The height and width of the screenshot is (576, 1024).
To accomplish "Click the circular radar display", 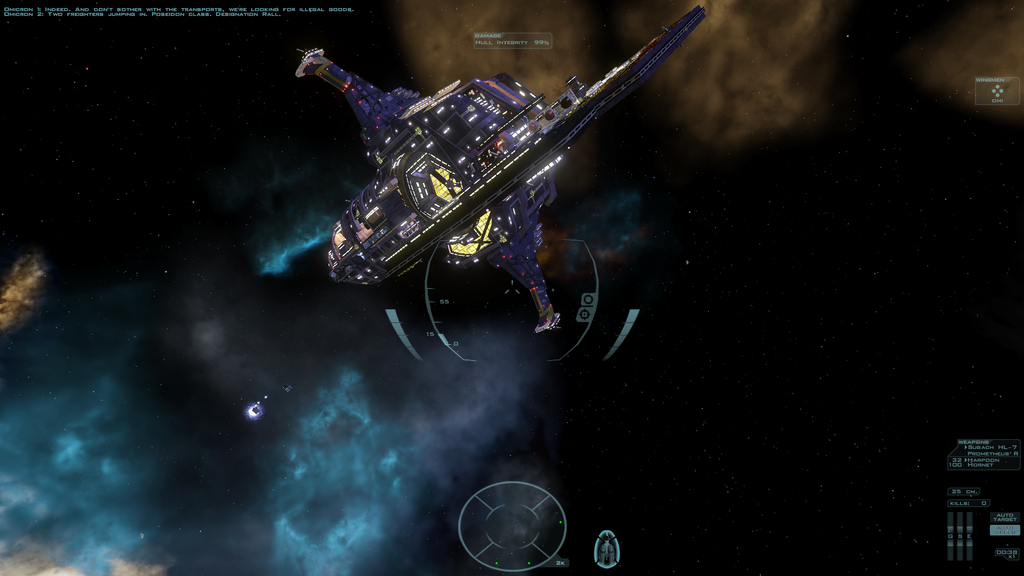I will click(x=512, y=525).
